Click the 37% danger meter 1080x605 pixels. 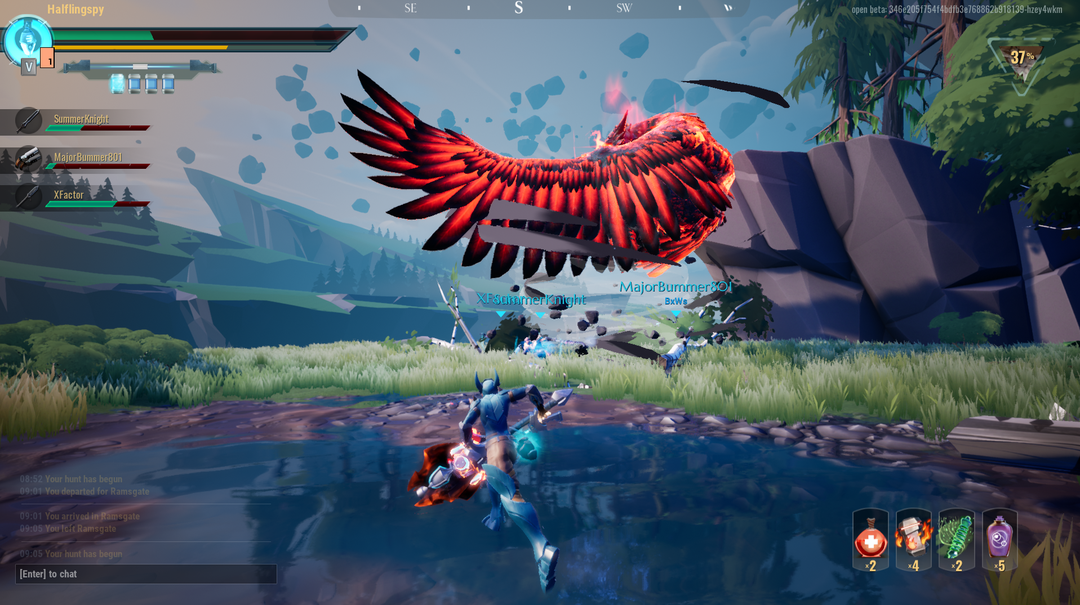(1021, 59)
